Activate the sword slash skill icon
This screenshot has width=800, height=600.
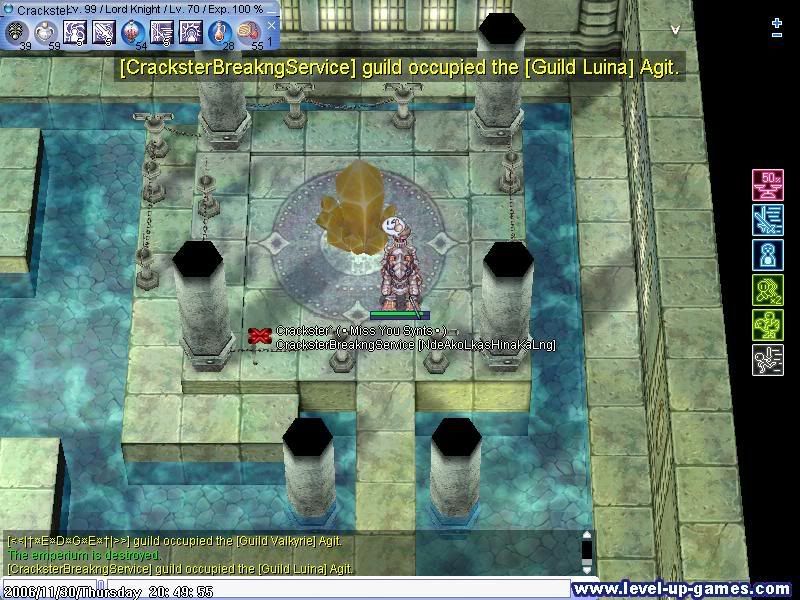pos(104,33)
